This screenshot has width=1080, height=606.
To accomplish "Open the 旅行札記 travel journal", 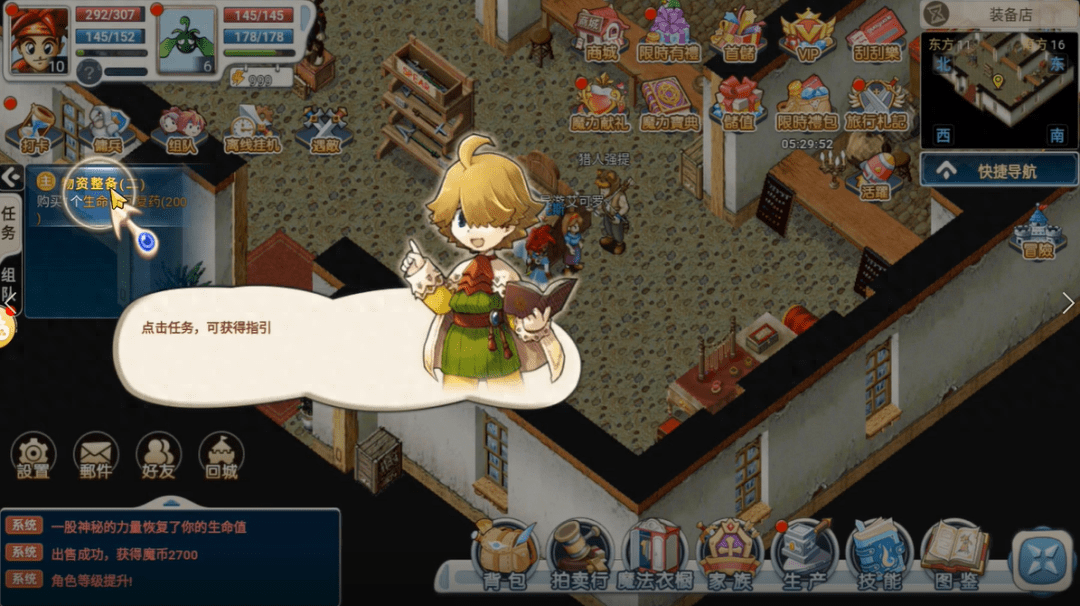I will click(x=876, y=104).
